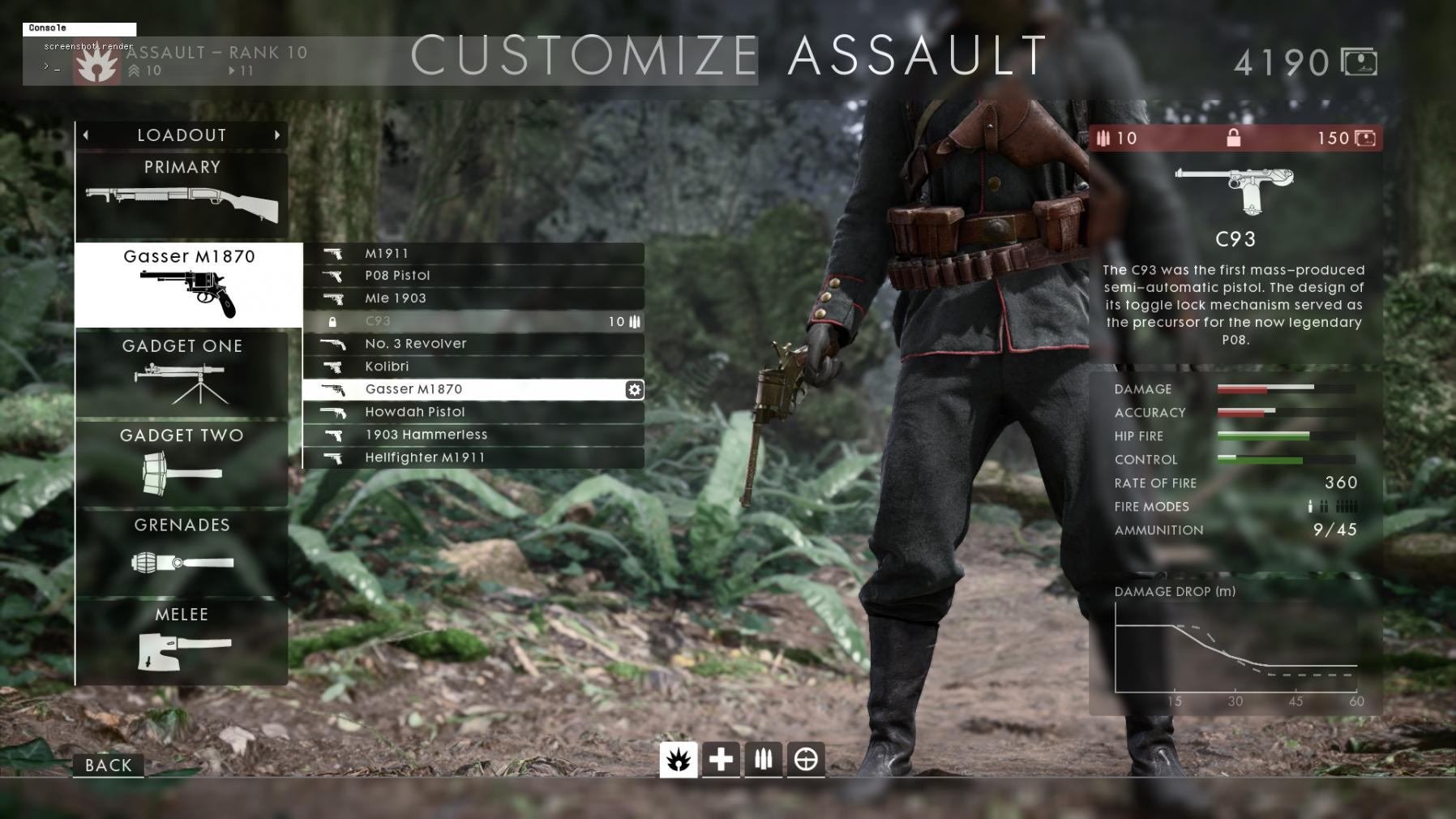Open the GRENADES slot
1456x819 pixels.
182,553
